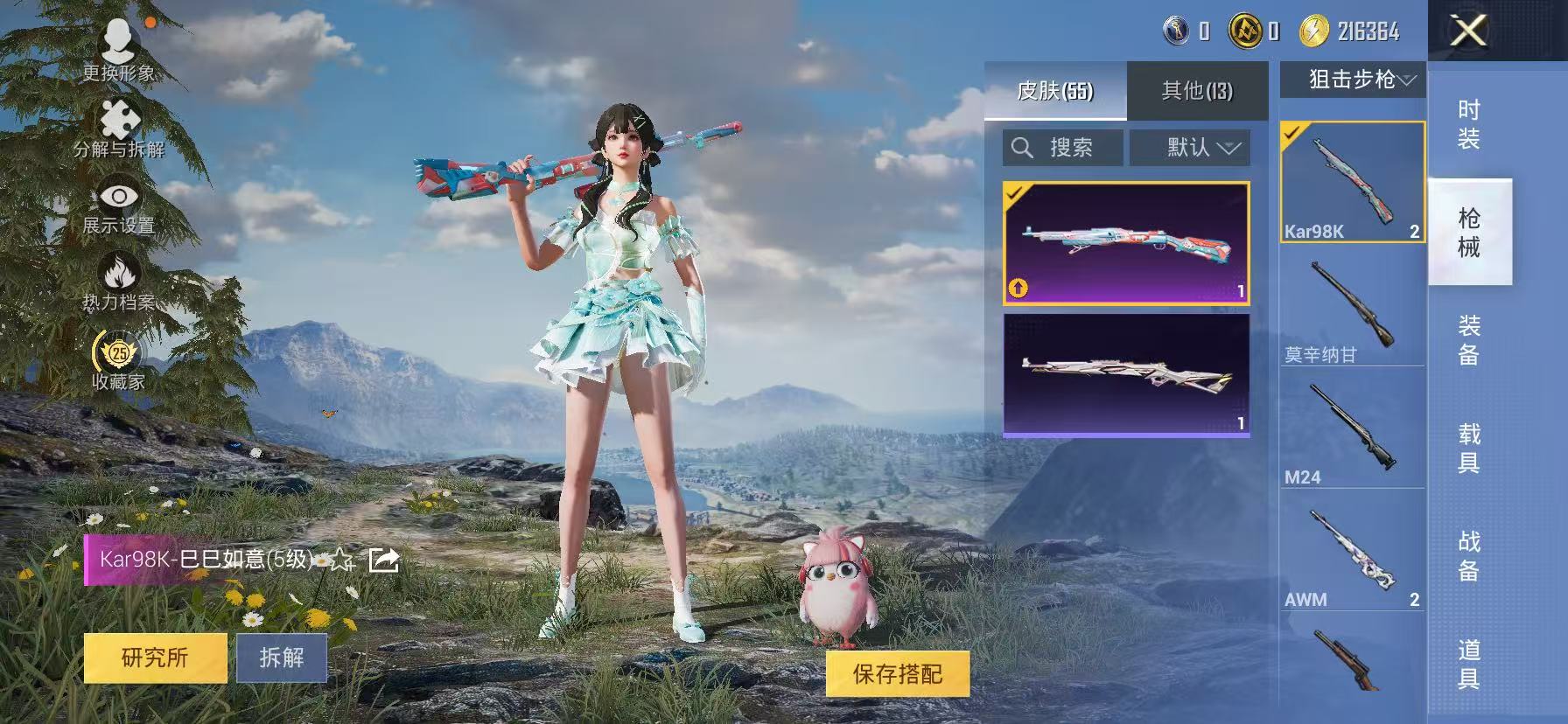The width and height of the screenshot is (1568, 724).
Task: Switch to the 其他(13) tab
Action: 1198,90
